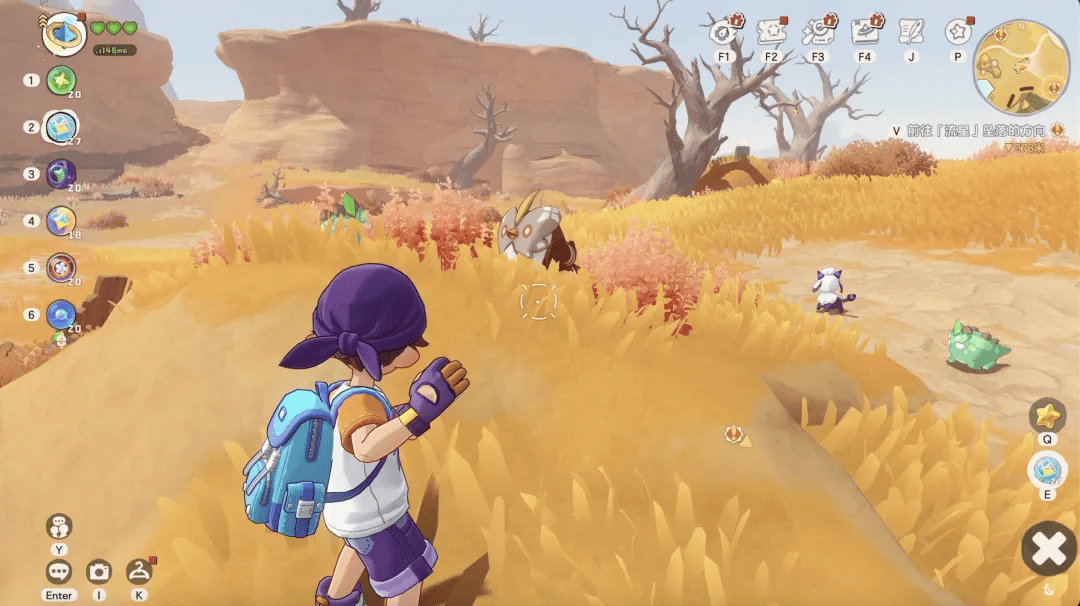
Task: Open the camera photo mode icon
Action: (98, 571)
